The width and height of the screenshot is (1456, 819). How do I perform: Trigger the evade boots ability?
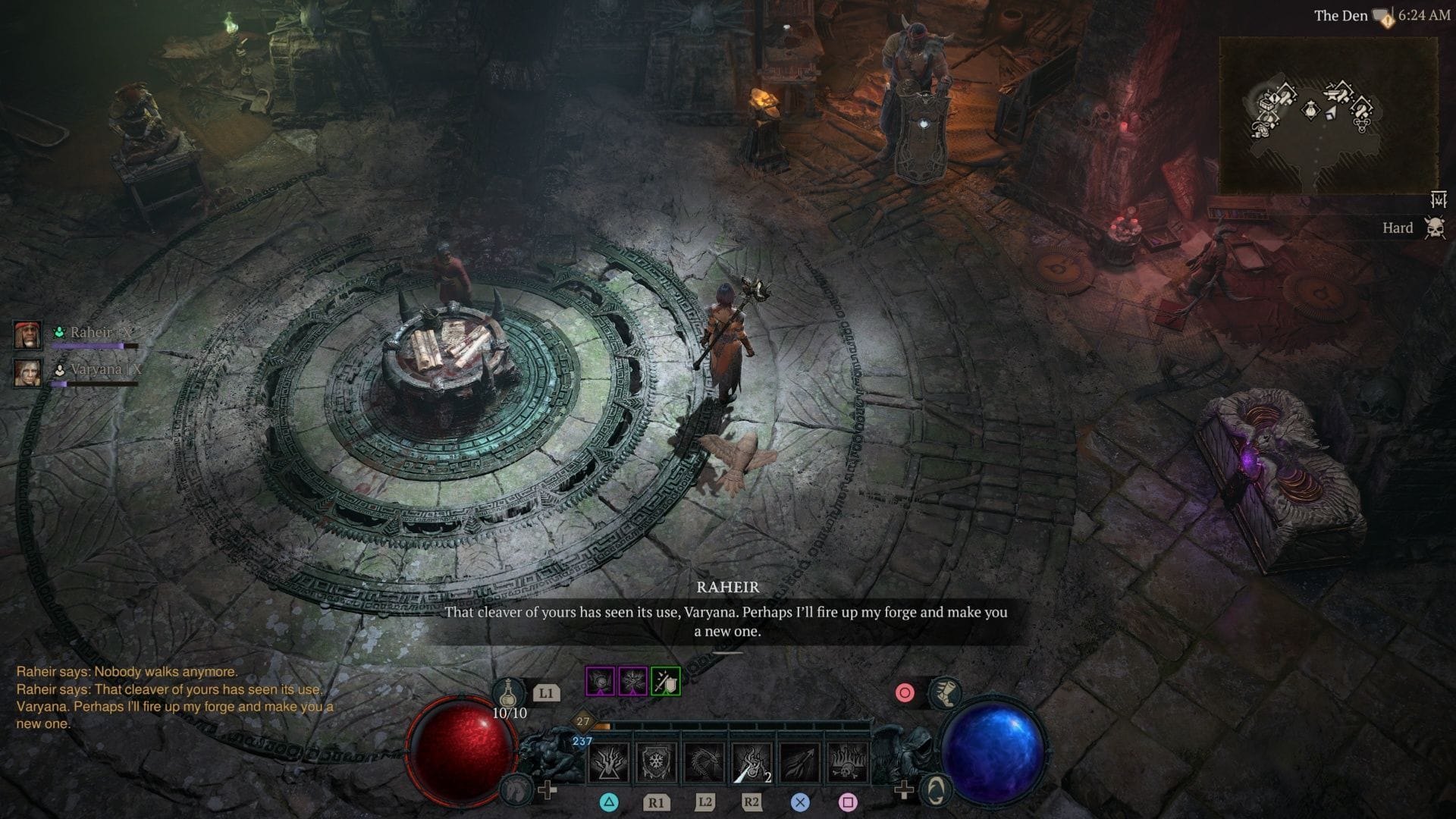tap(946, 694)
